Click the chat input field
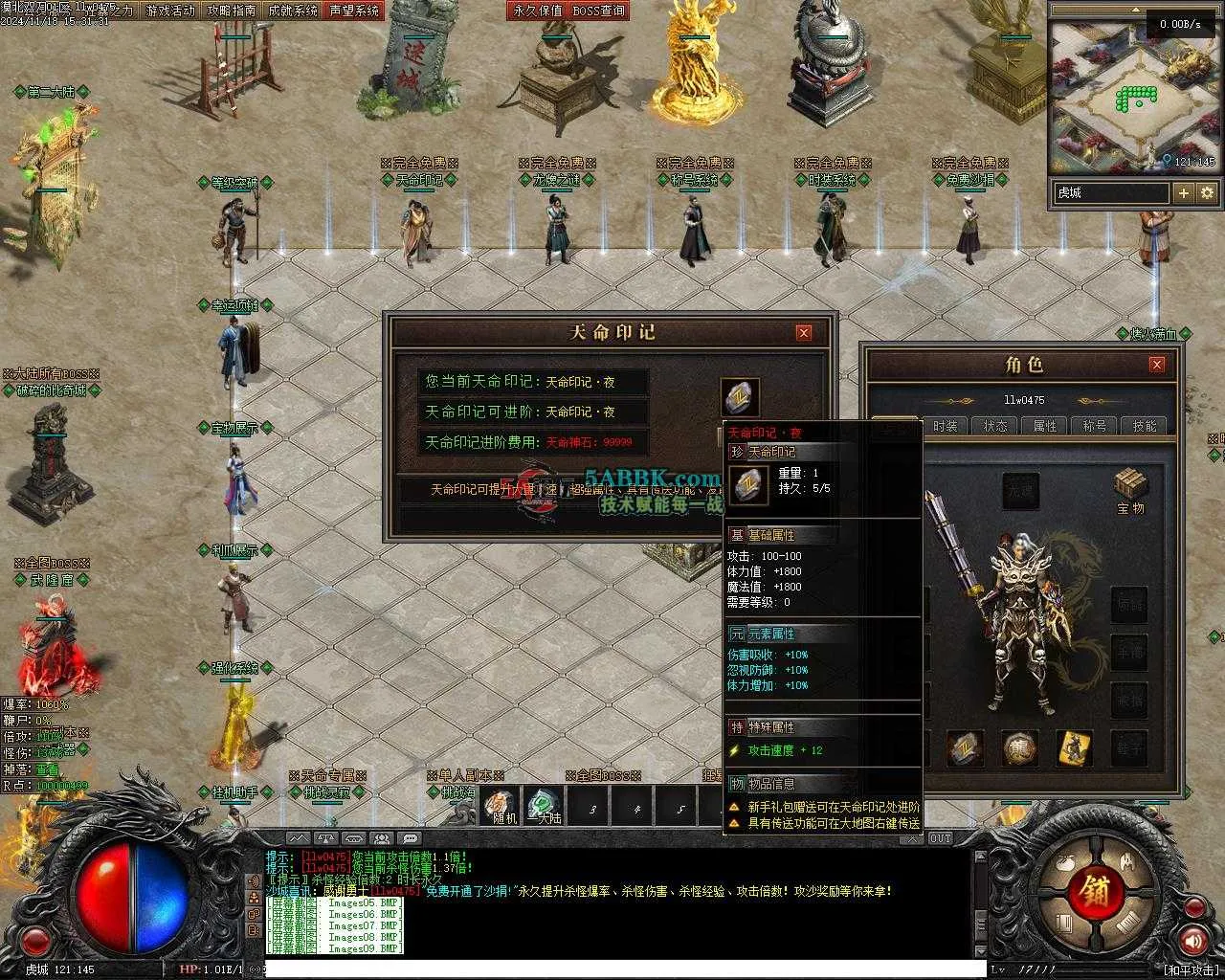This screenshot has height=980, width=1225. click(622, 969)
